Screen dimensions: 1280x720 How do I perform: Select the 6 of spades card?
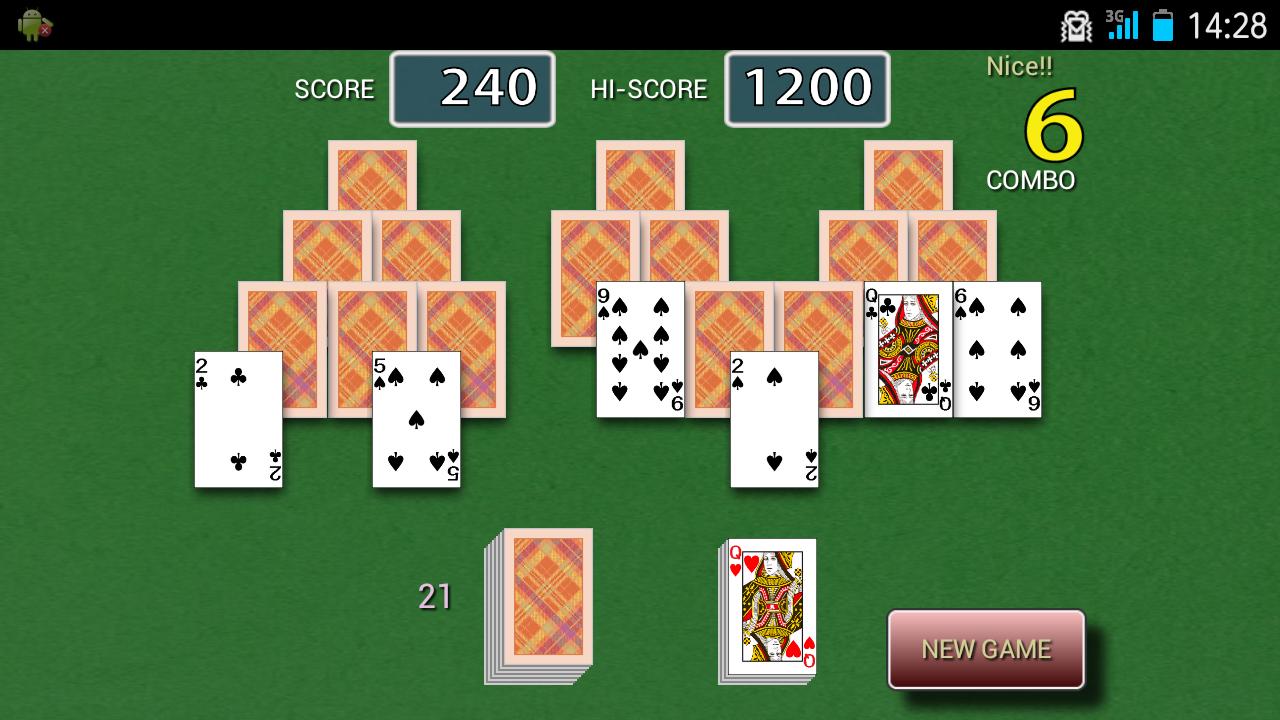pyautogui.click(x=997, y=350)
